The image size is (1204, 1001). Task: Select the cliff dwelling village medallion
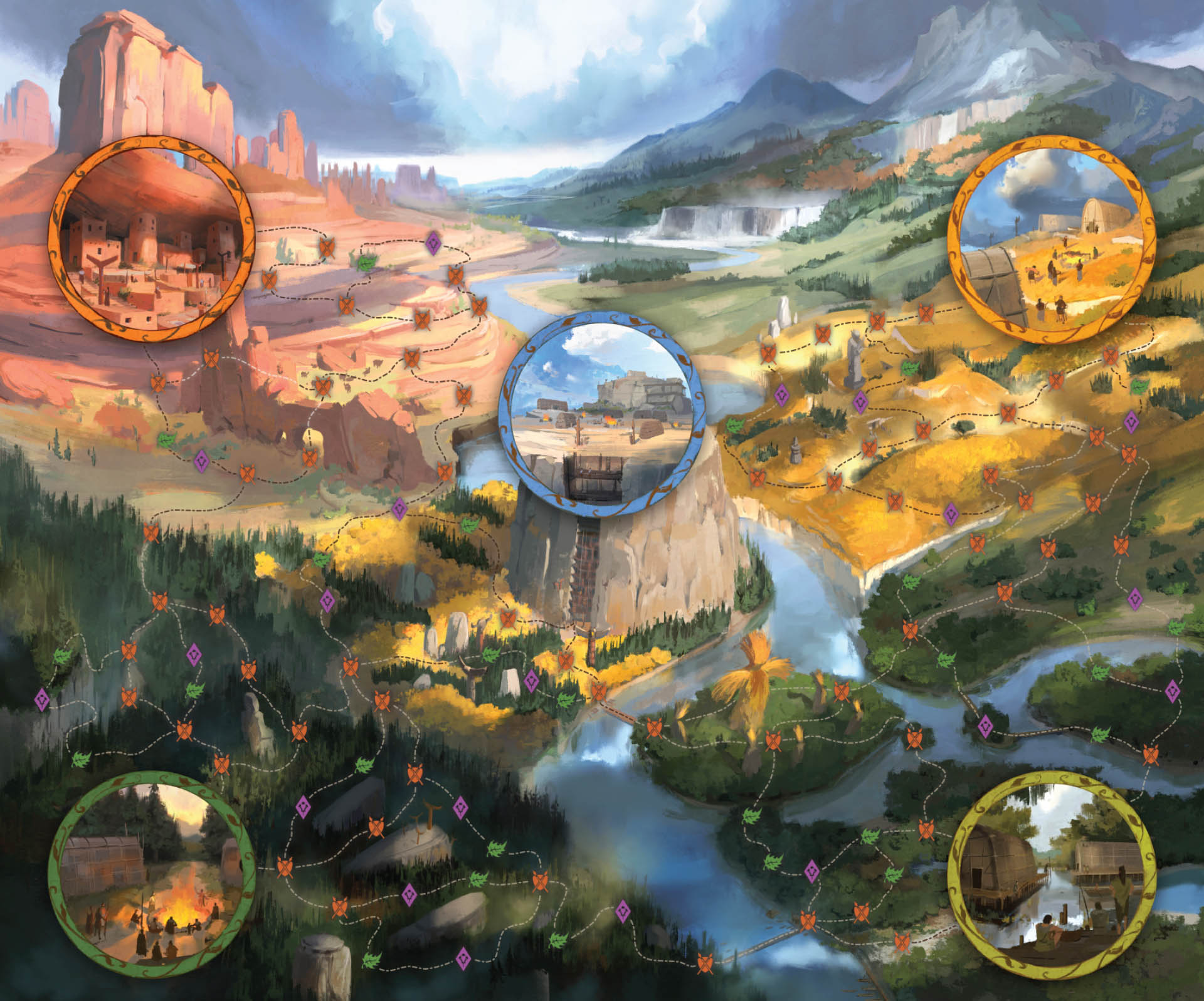click(151, 239)
